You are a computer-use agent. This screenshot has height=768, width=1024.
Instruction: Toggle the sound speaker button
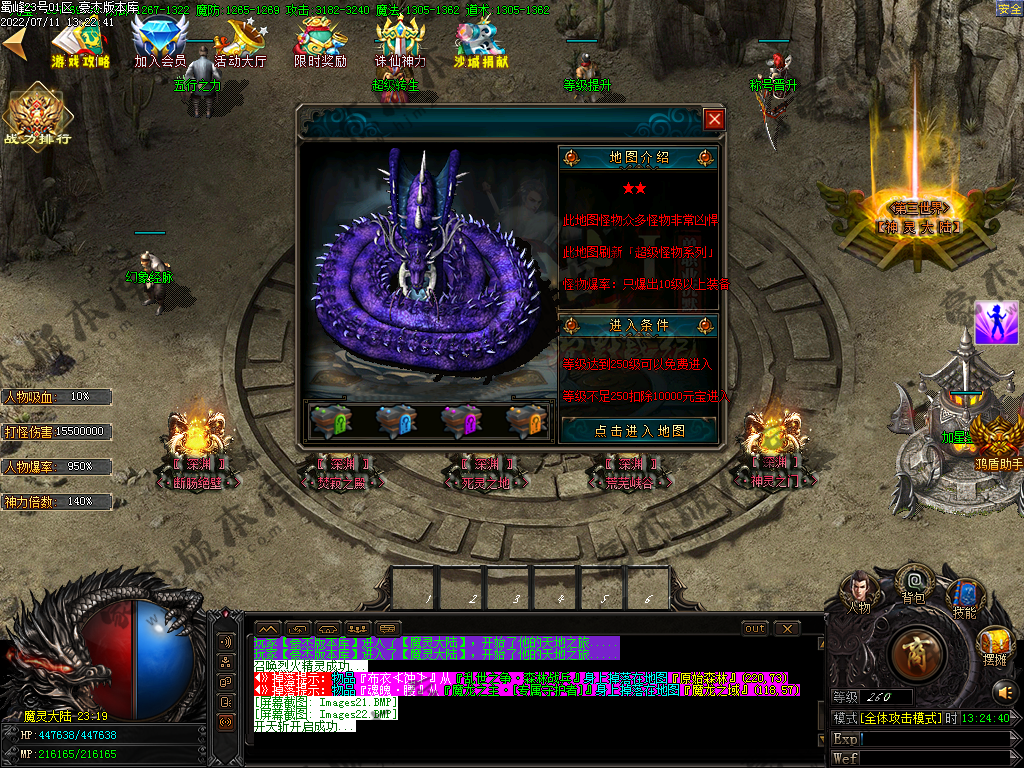(1003, 691)
